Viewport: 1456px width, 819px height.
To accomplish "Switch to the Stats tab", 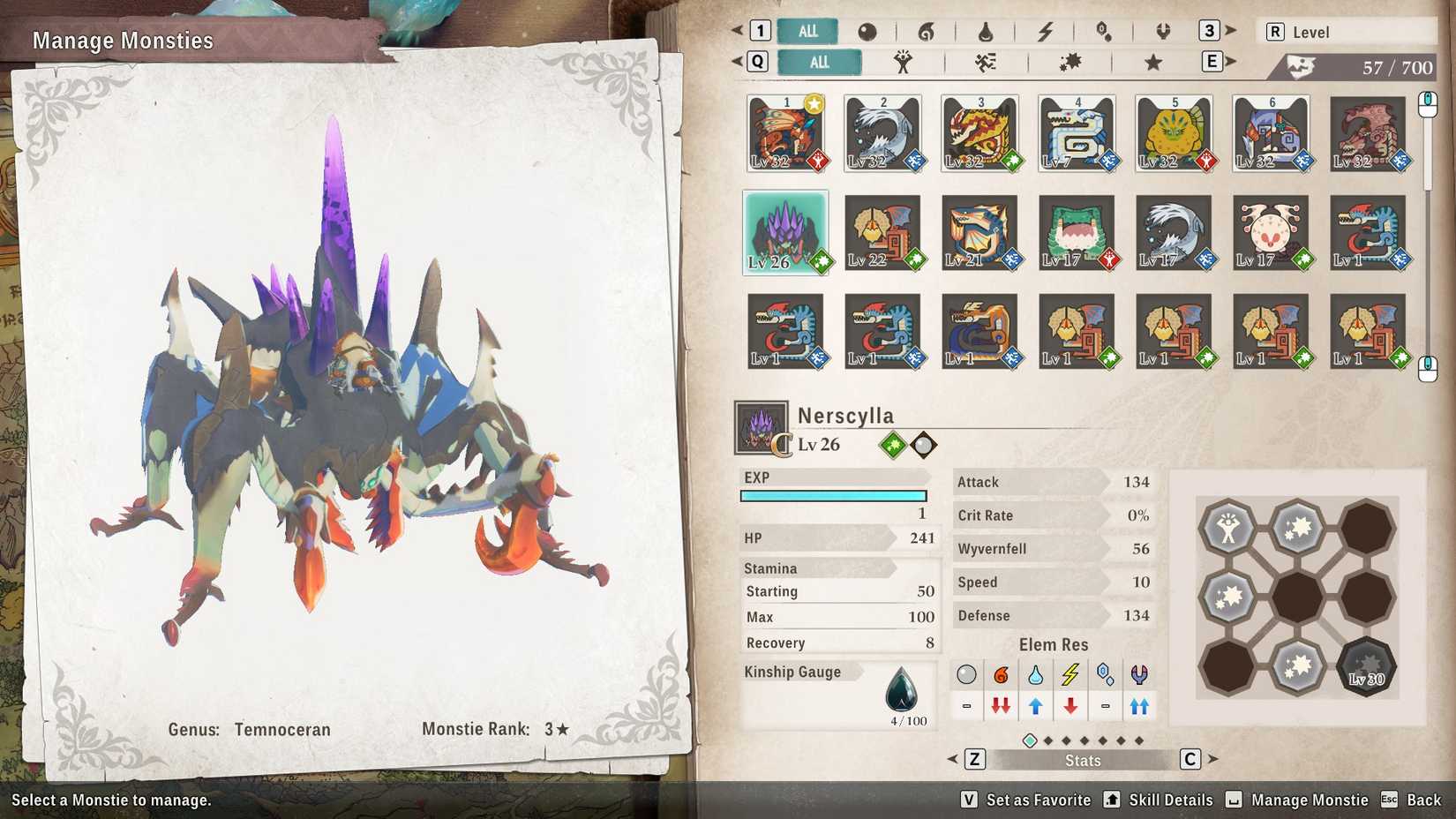I will 1082,760.
